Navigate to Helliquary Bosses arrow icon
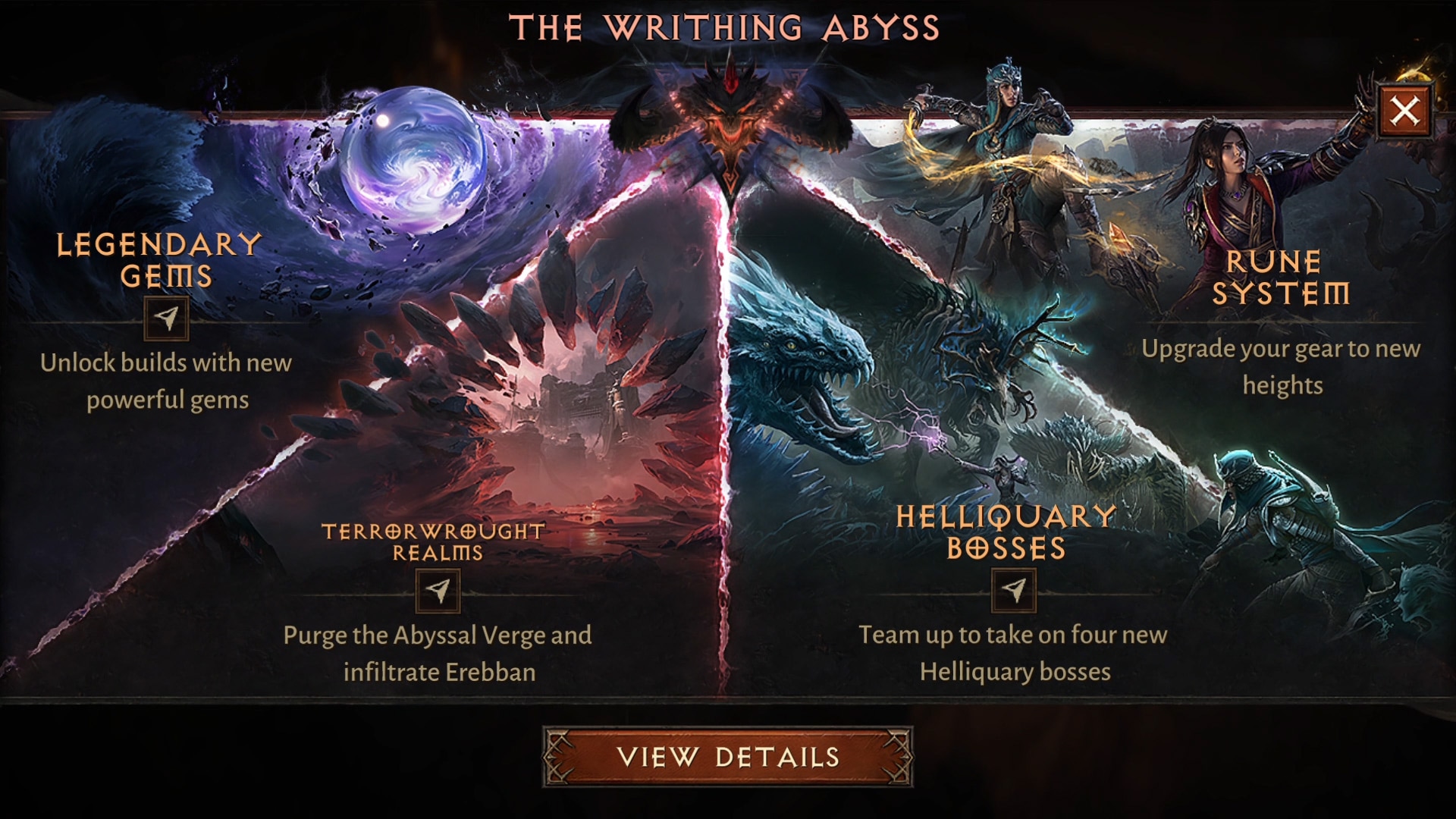The height and width of the screenshot is (819, 1456). 1013,589
